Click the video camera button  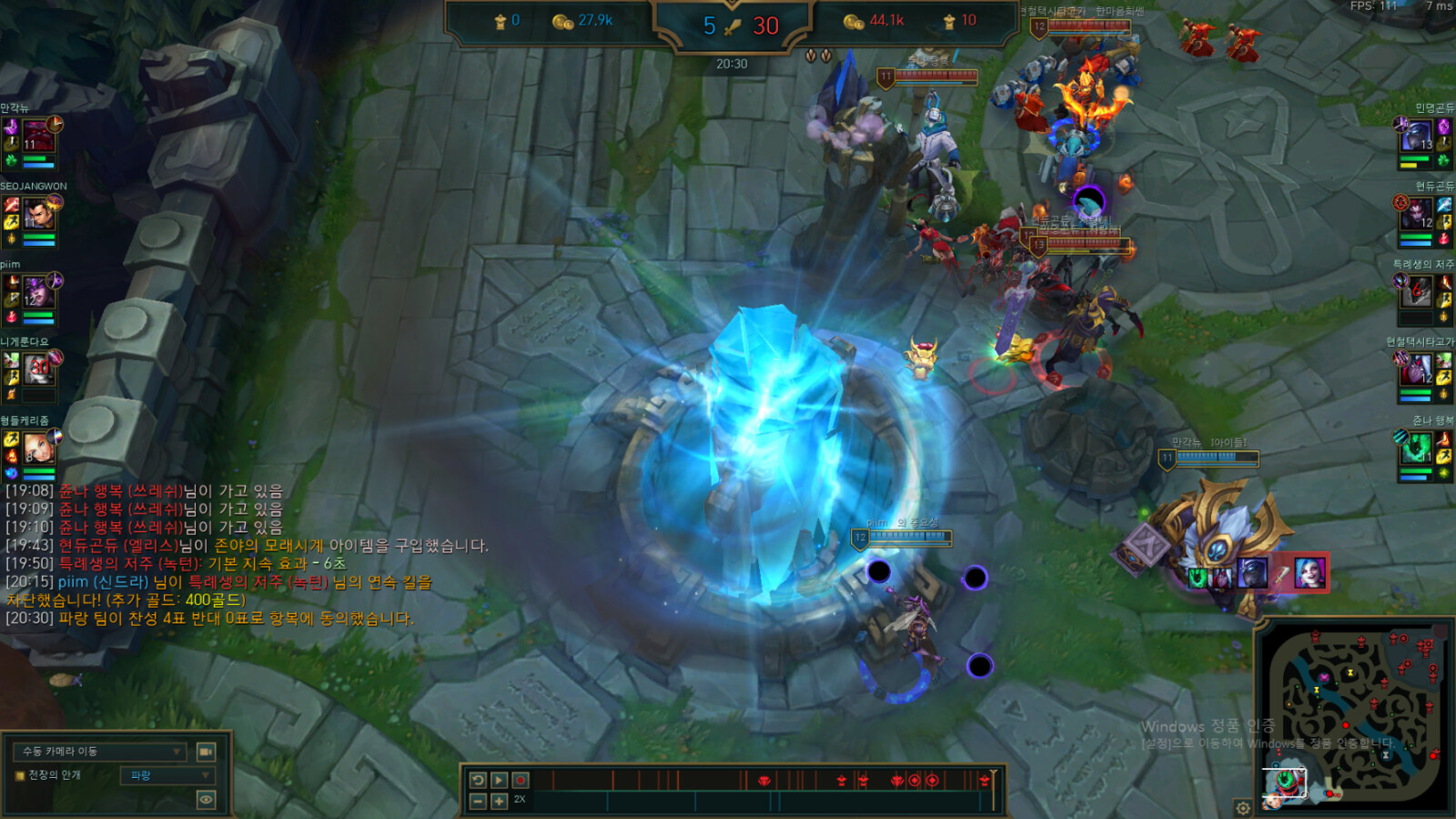(x=207, y=752)
